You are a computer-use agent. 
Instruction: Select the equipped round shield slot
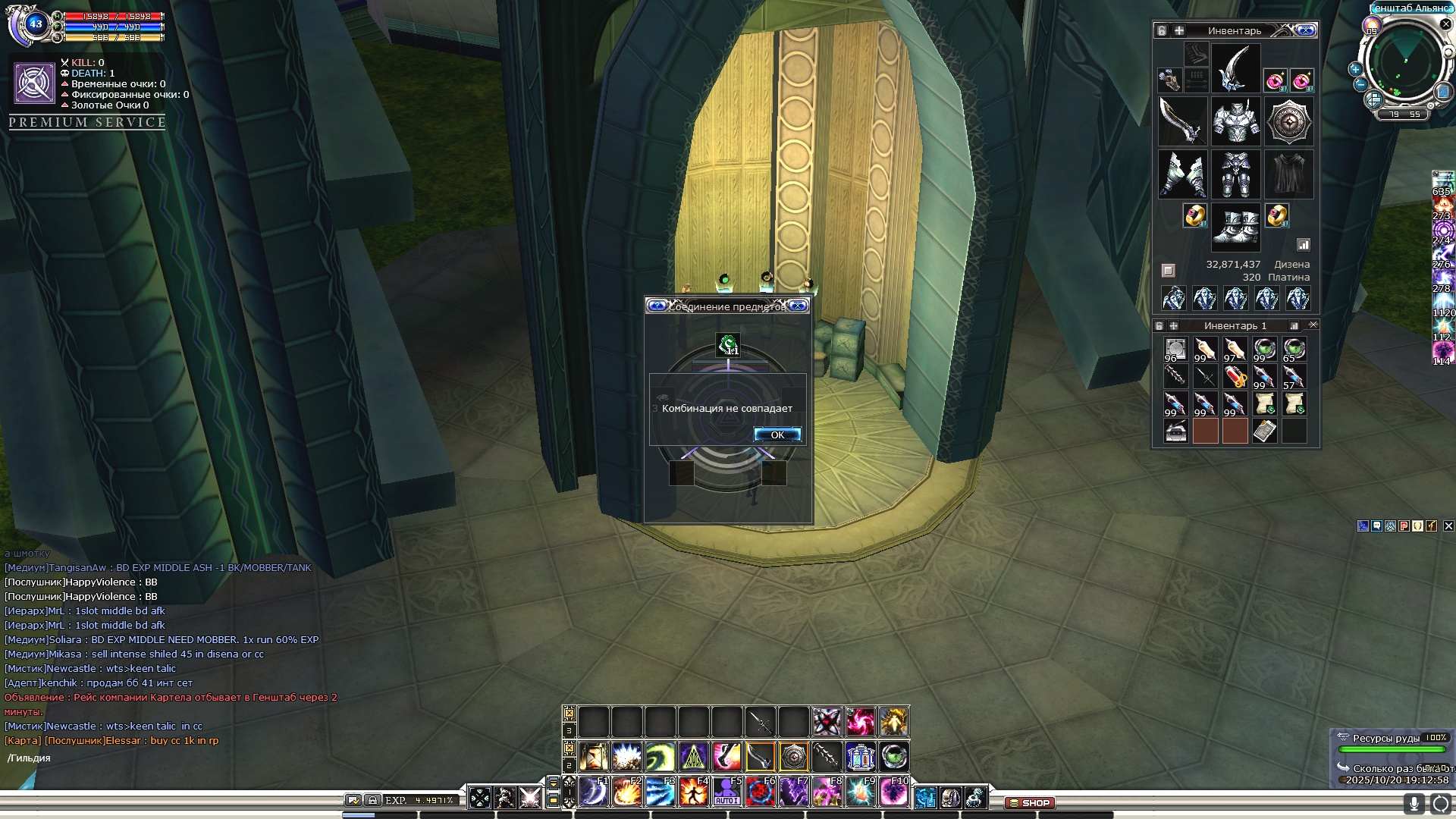1288,121
